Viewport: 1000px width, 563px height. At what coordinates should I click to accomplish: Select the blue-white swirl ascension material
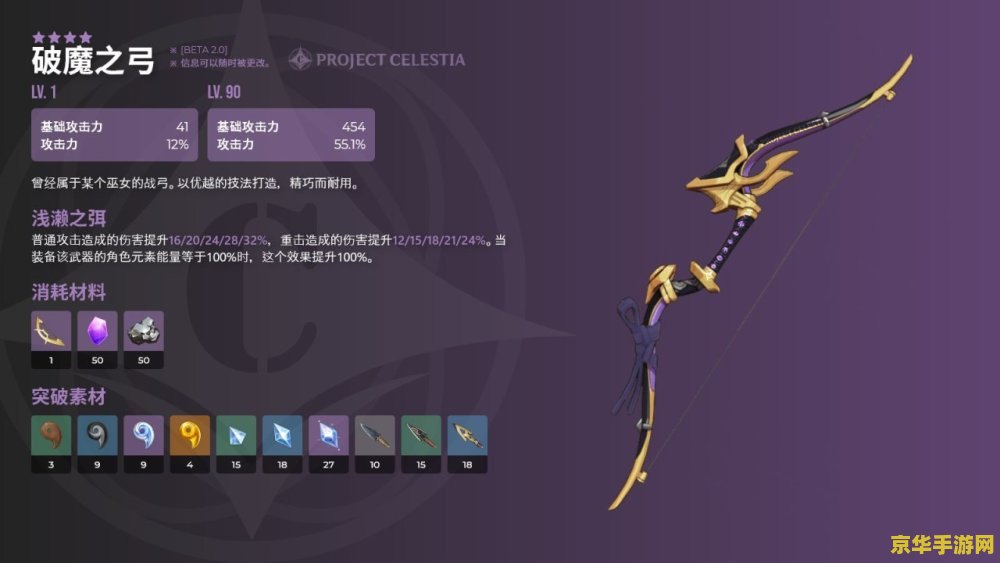click(143, 436)
